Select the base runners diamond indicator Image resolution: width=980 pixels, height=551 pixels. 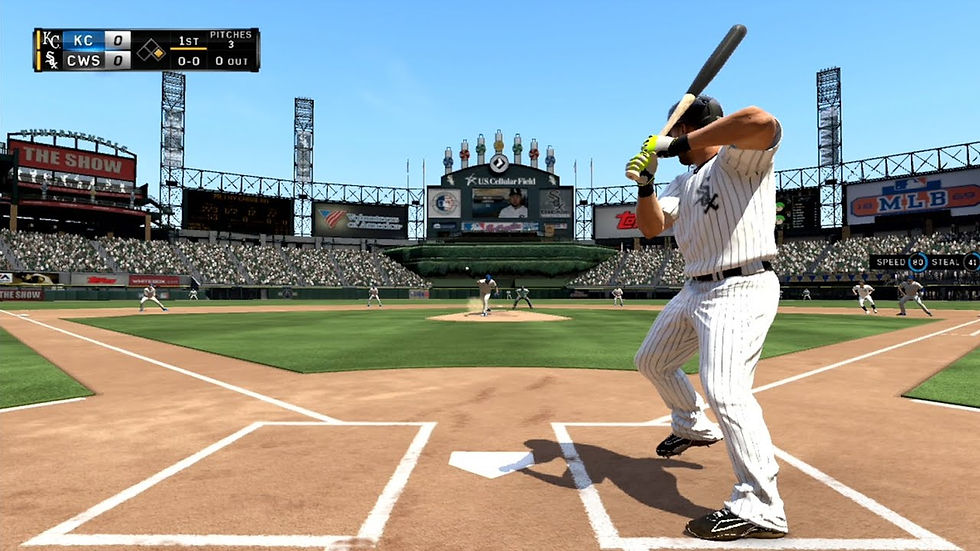coord(151,50)
